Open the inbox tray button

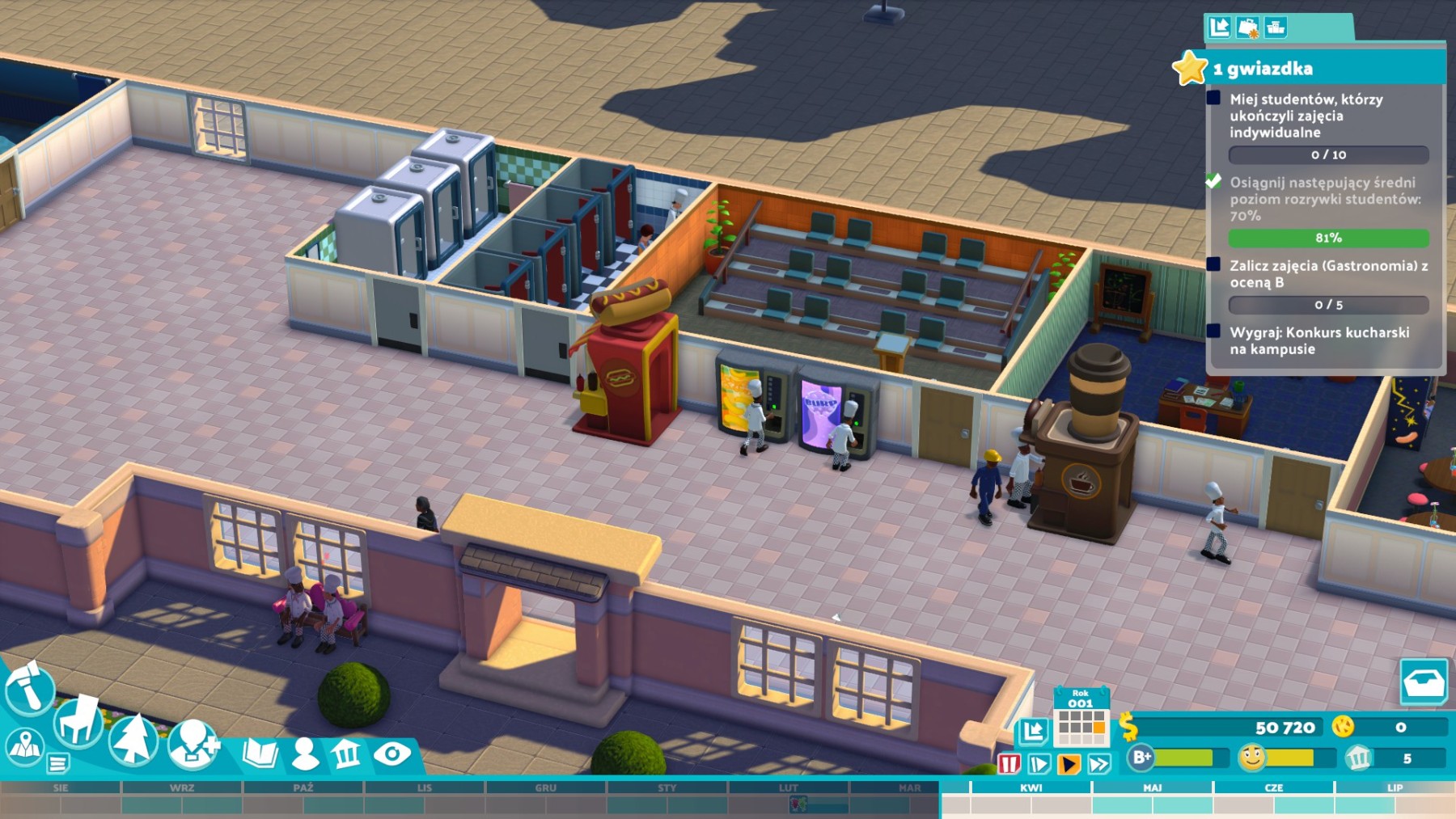[x=1423, y=682]
